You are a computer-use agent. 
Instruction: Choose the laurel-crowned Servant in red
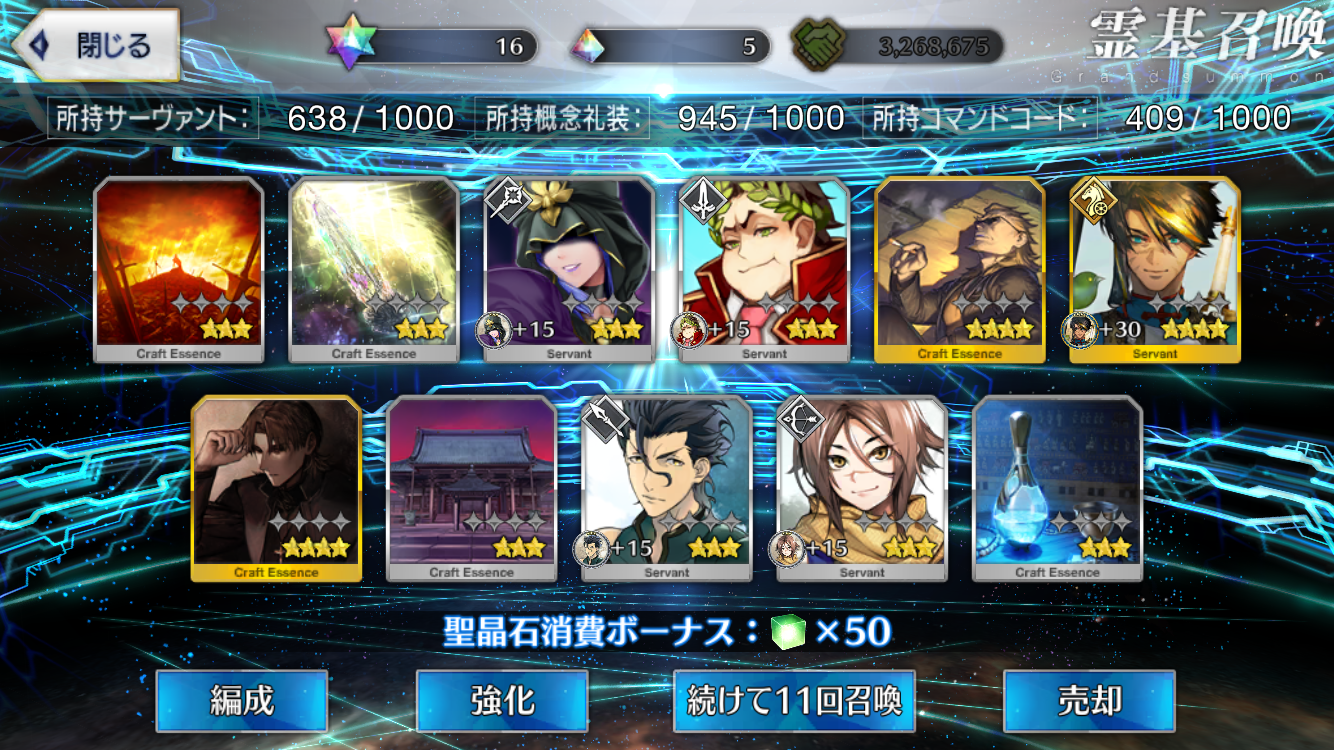(x=765, y=269)
